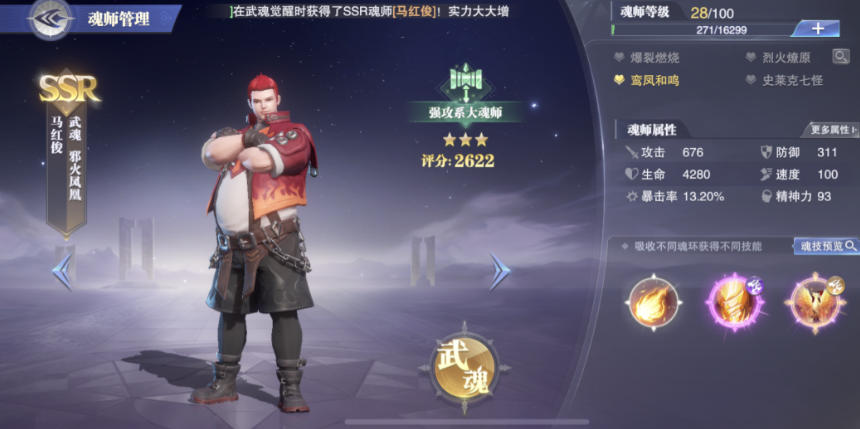Show the next soul master with right arrow
860x429 pixels.
click(499, 271)
